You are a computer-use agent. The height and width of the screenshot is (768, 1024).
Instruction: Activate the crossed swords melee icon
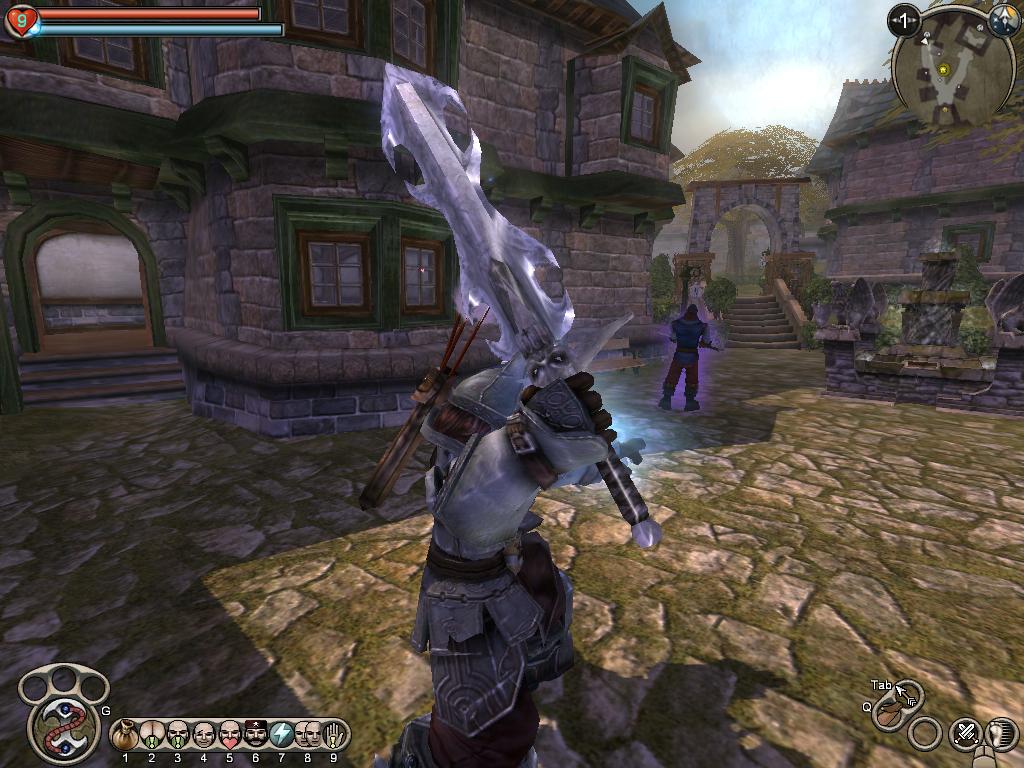pos(966,733)
